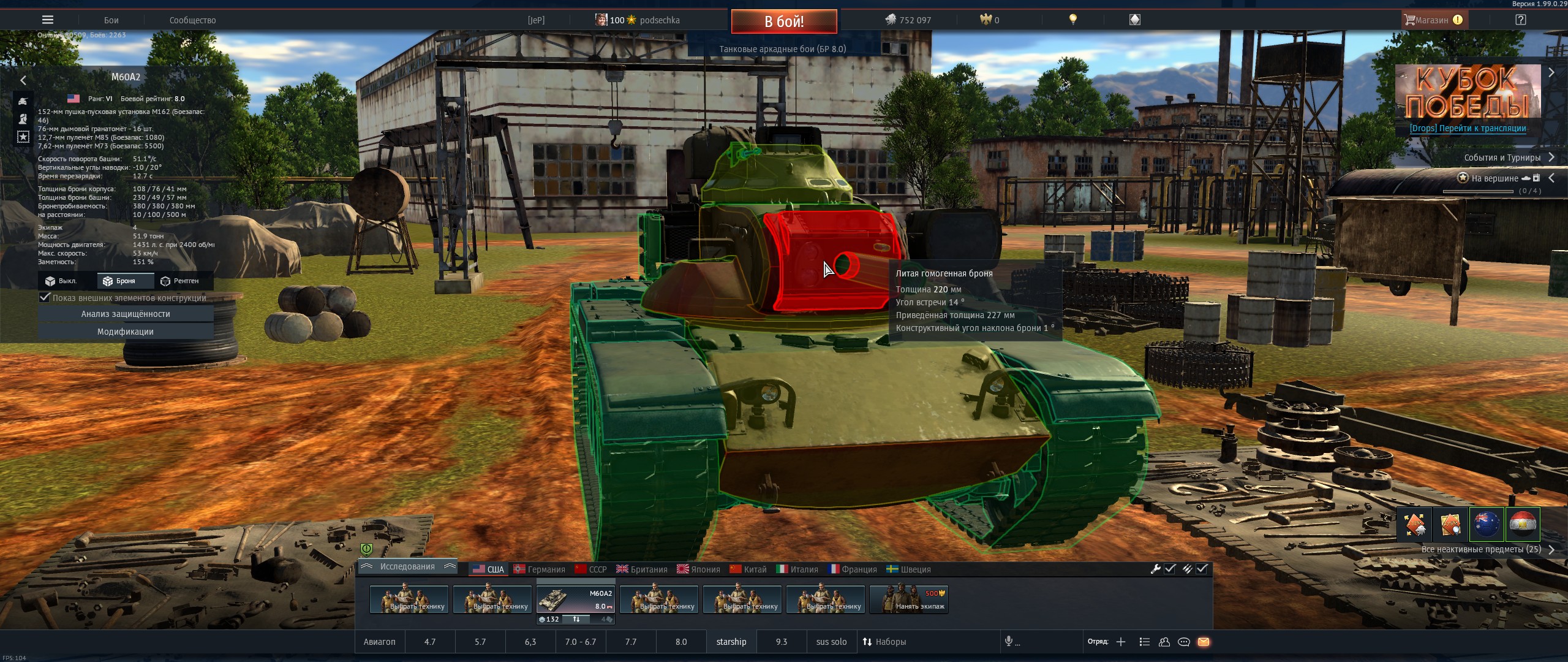Viewport: 1568px width, 662px height.
Task: Open the «Исследования» research tree
Action: coord(407,566)
